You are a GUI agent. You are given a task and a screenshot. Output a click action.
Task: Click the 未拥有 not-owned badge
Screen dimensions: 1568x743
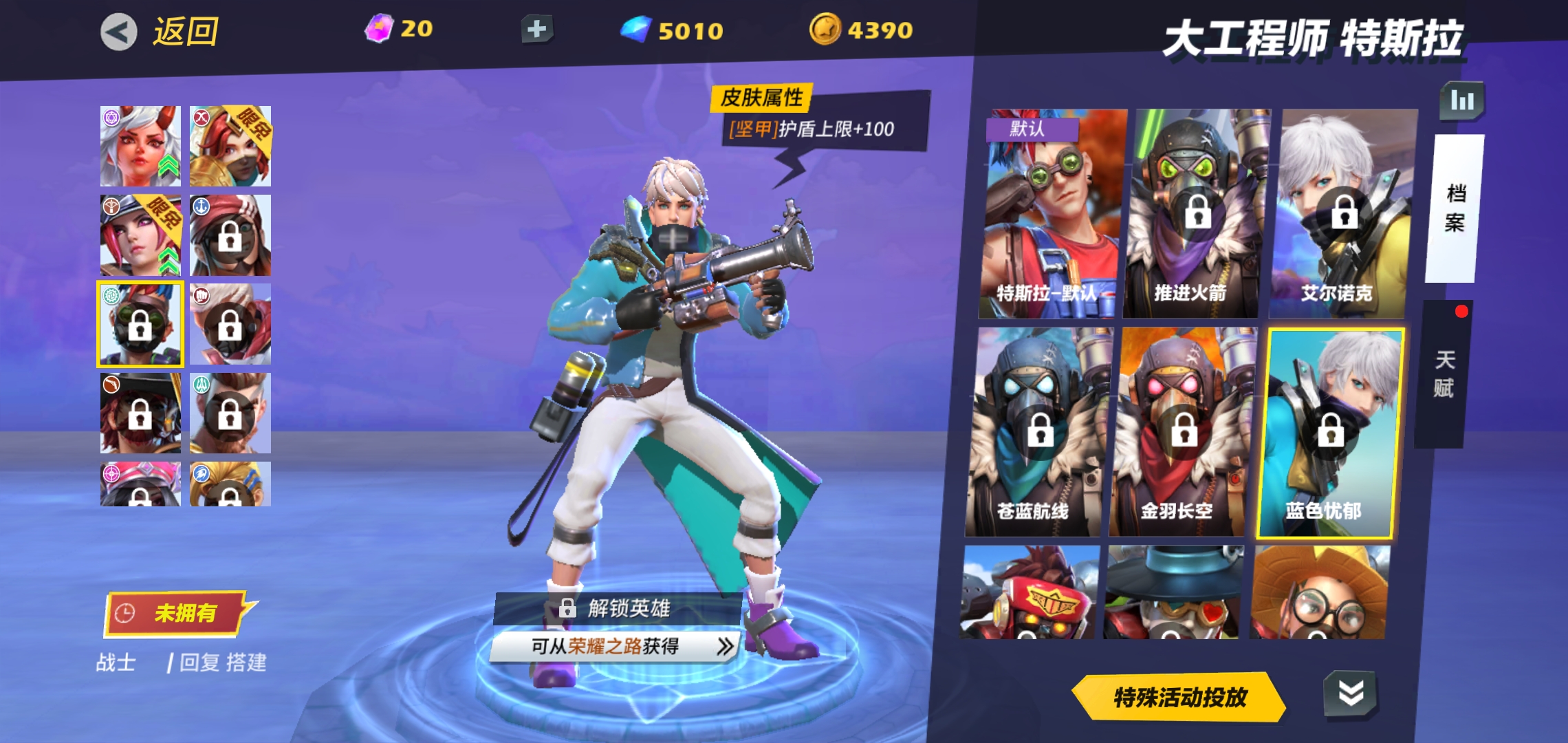(176, 612)
